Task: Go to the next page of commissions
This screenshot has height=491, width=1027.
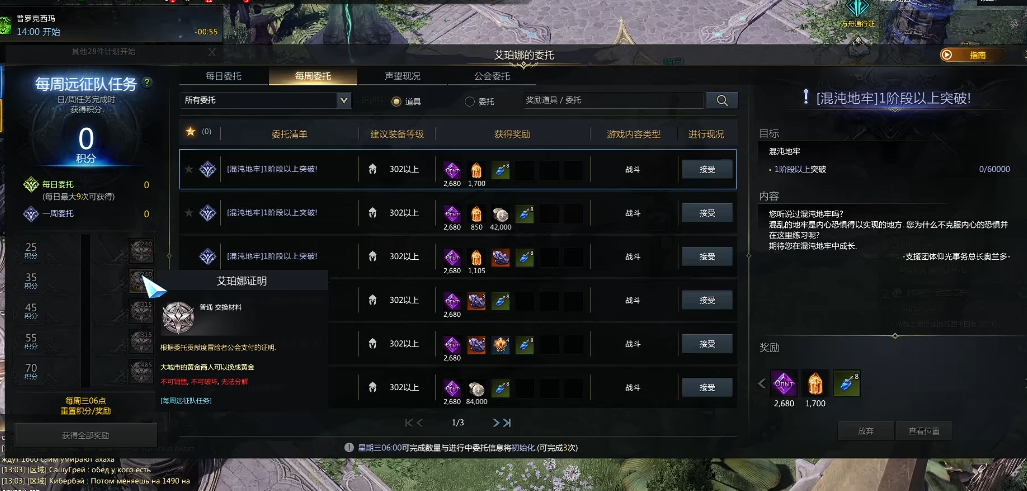Action: [495, 423]
